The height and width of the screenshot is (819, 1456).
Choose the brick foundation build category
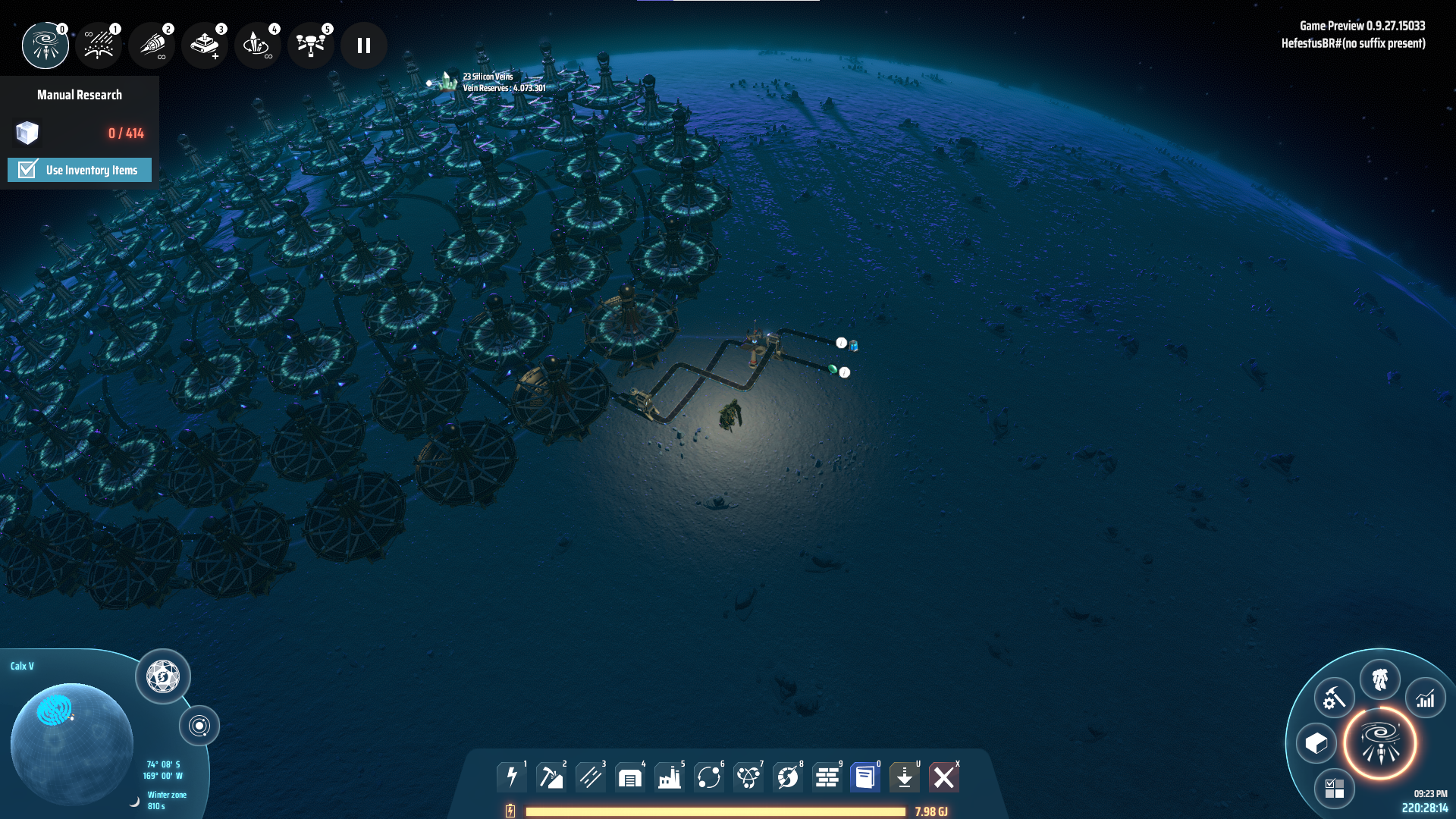click(827, 777)
